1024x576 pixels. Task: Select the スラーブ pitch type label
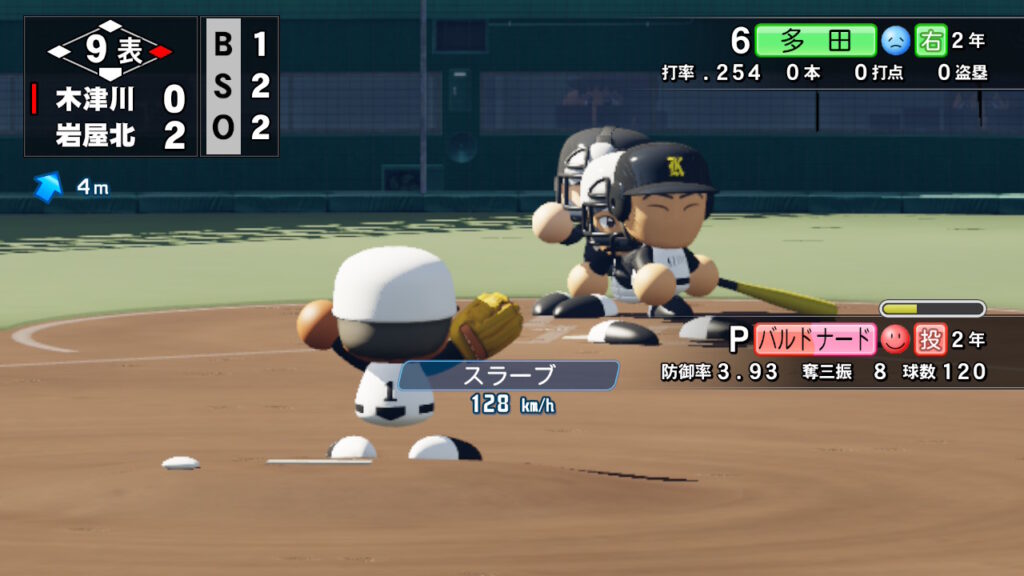pos(508,376)
